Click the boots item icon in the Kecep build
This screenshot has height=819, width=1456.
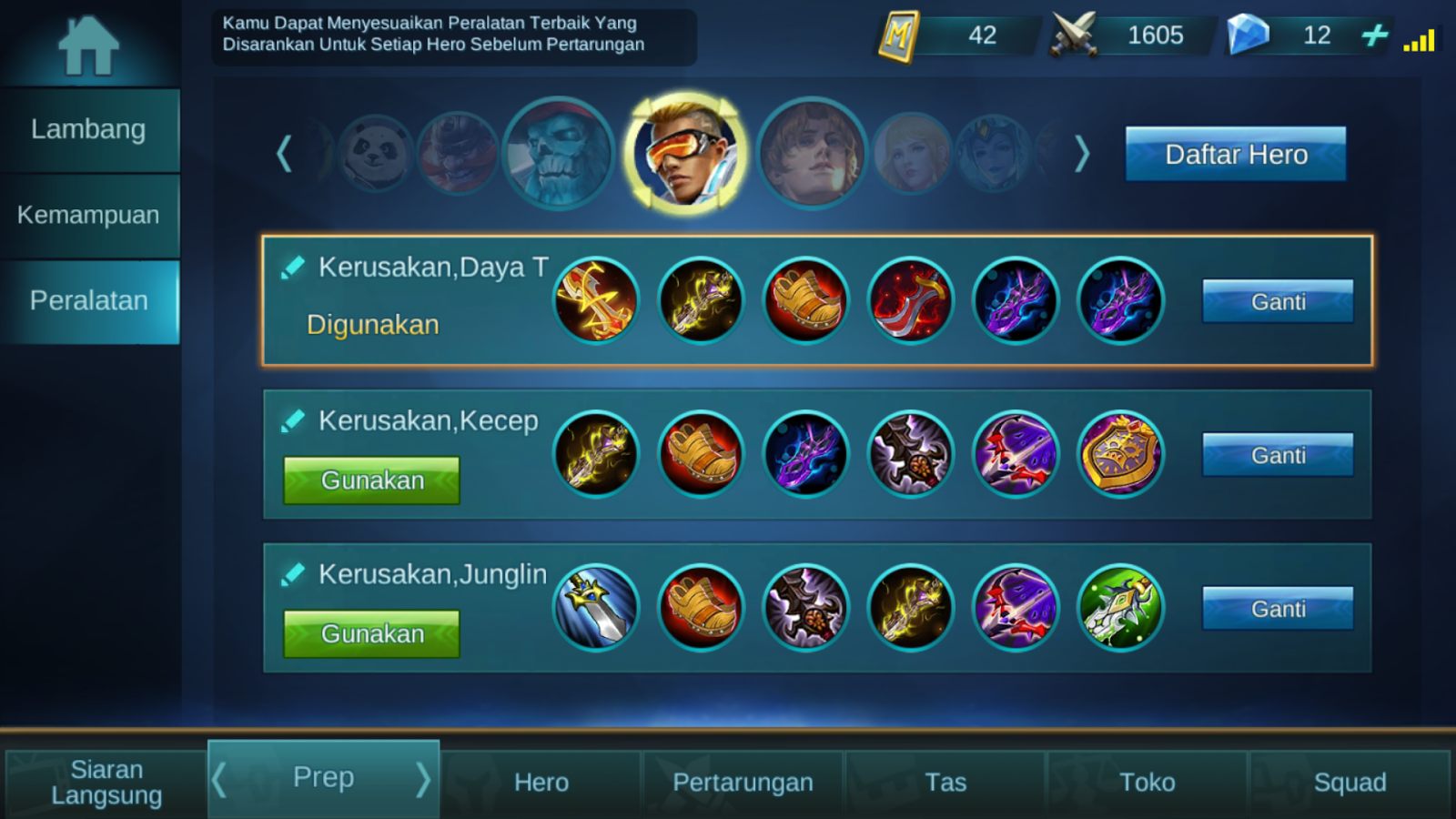(x=701, y=455)
